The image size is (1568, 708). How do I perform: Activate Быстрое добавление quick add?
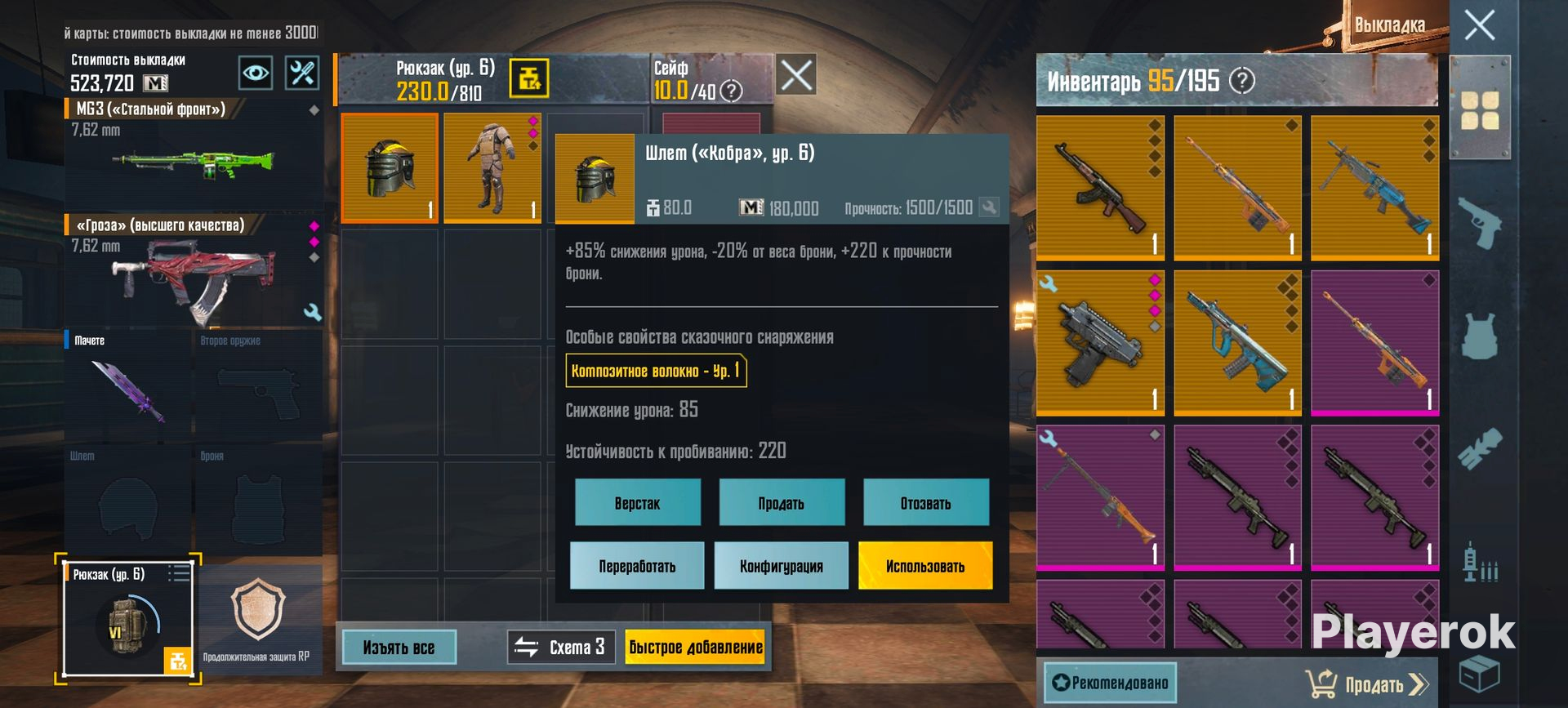tap(695, 648)
